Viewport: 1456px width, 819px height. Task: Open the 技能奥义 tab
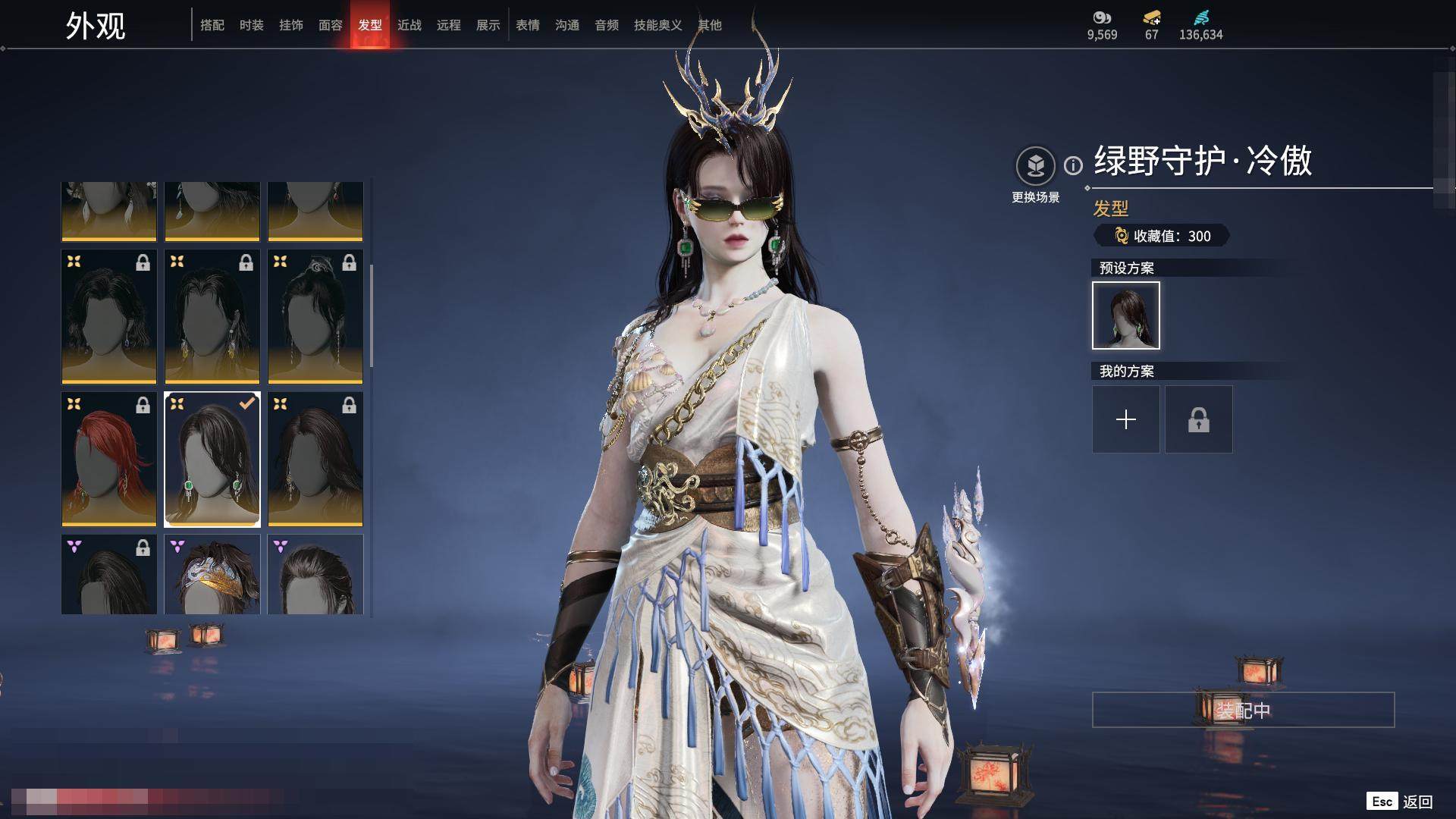click(657, 25)
